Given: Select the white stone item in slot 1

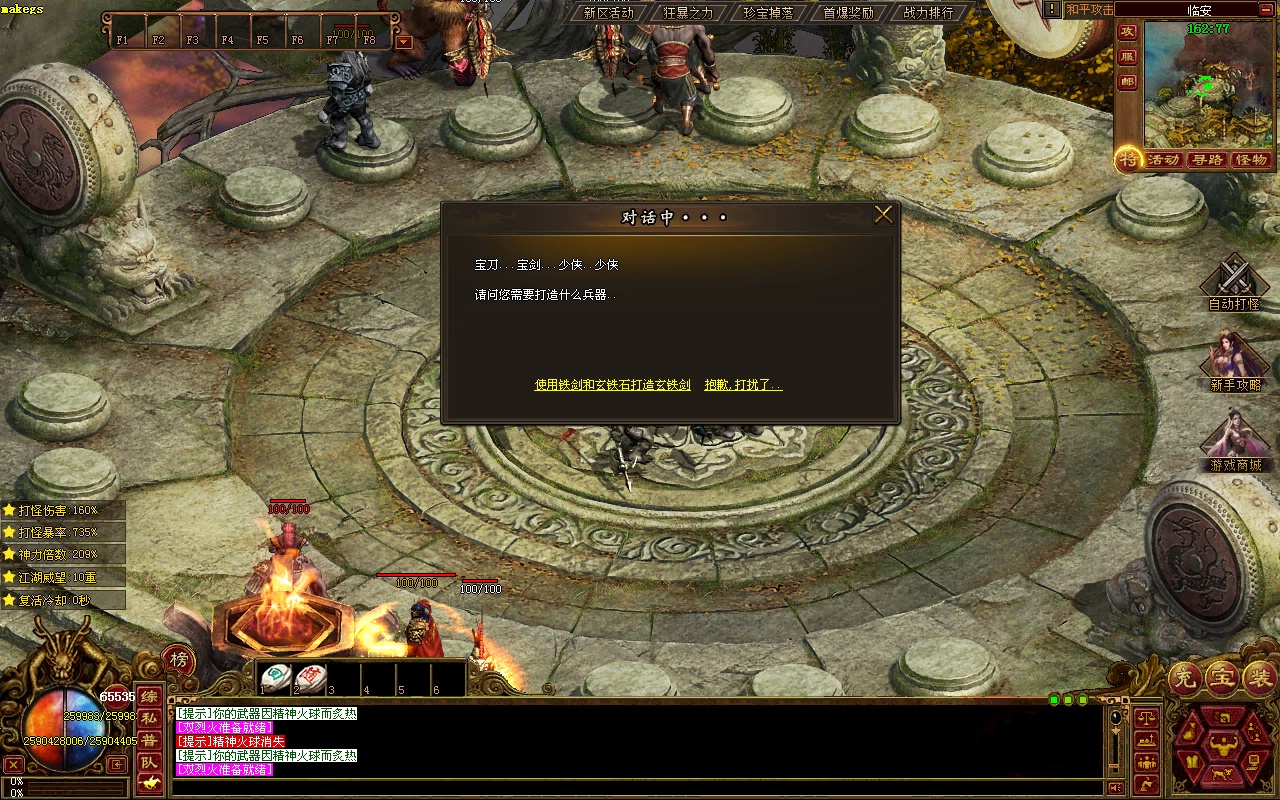Looking at the screenshot, I should 276,677.
